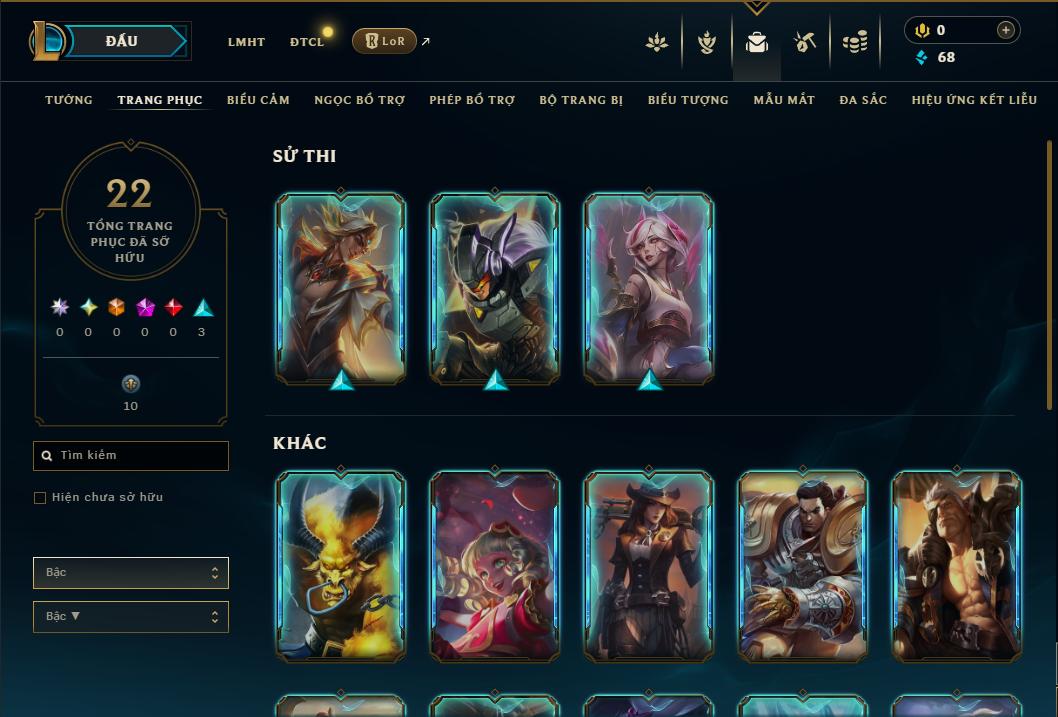This screenshot has width=1058, height=717.
Task: Switch to the LMHT game tab
Action: 246,42
